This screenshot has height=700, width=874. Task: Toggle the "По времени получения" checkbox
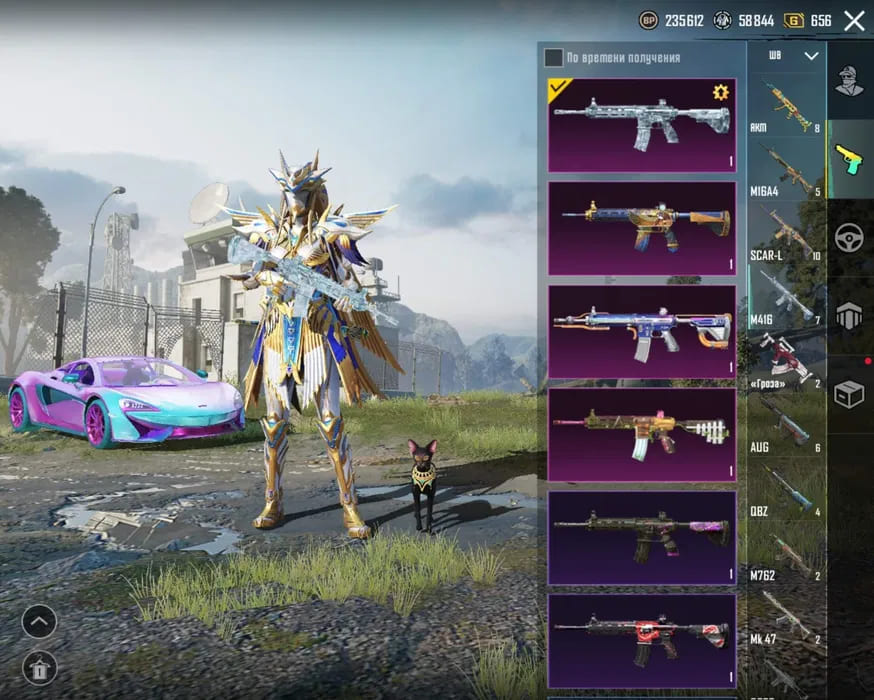pyautogui.click(x=553, y=57)
